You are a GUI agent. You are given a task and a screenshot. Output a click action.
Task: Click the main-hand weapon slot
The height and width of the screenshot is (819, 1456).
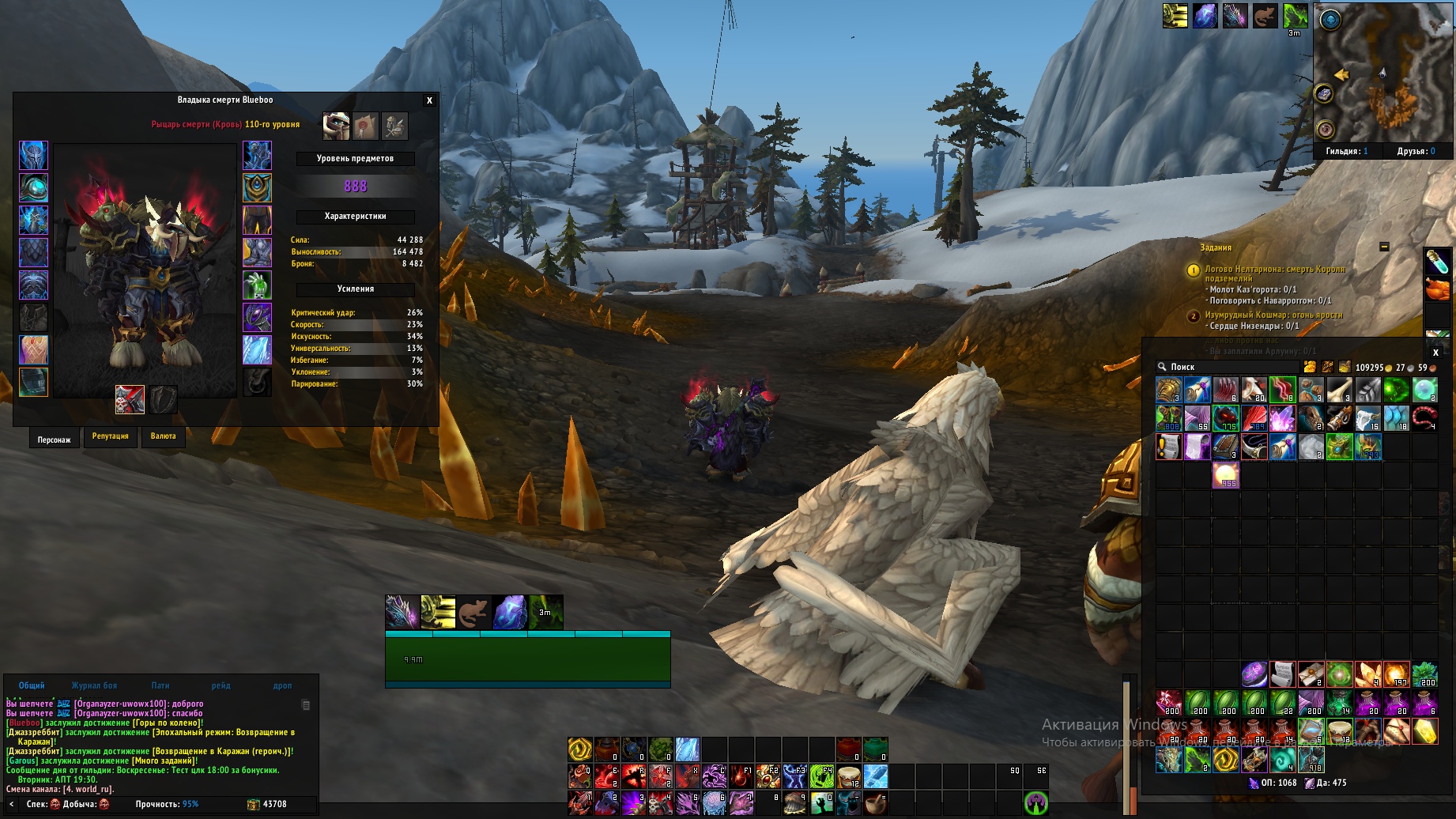click(x=130, y=399)
